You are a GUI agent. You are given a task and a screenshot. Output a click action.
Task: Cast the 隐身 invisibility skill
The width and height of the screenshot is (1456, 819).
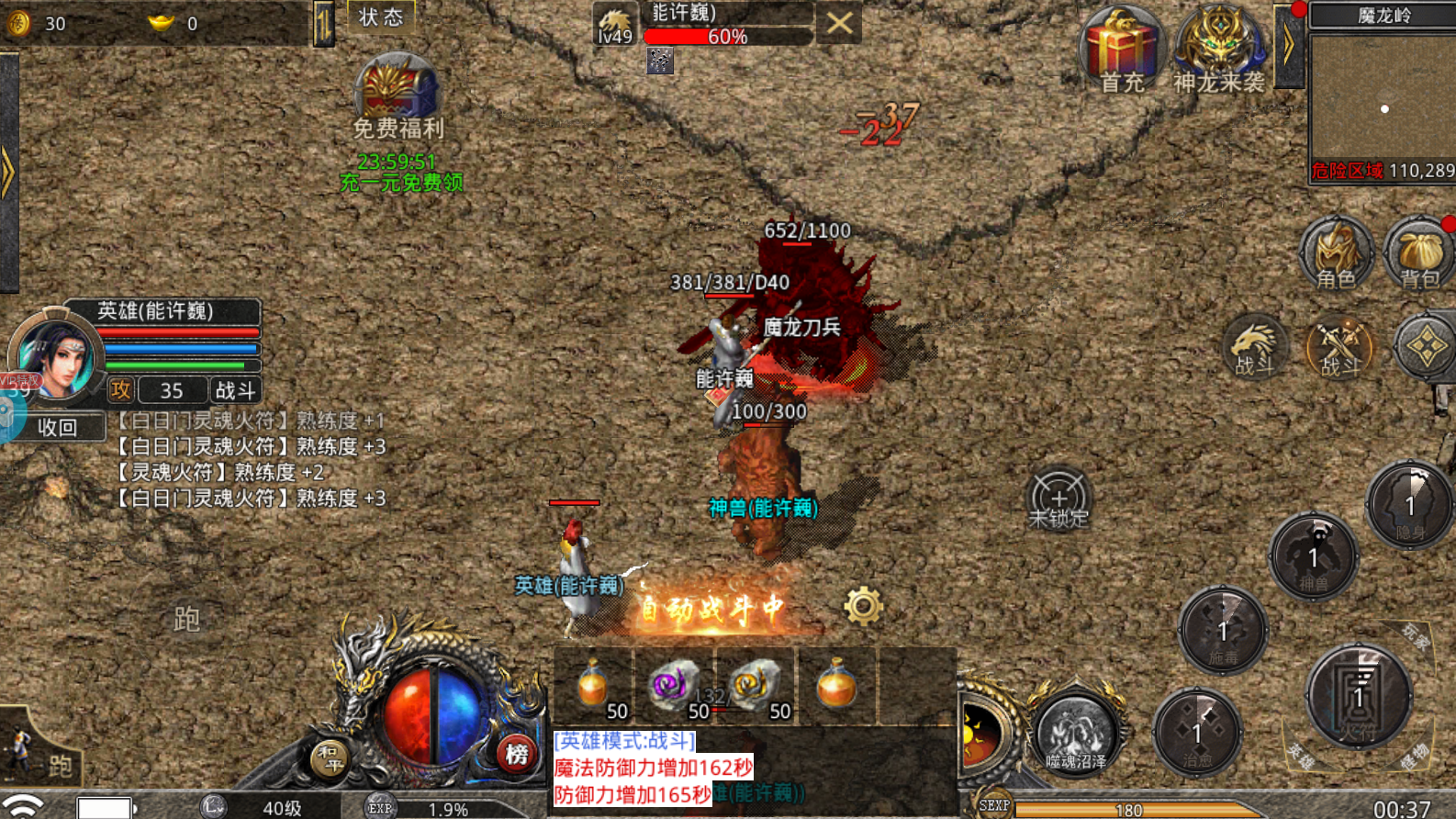click(x=1410, y=507)
